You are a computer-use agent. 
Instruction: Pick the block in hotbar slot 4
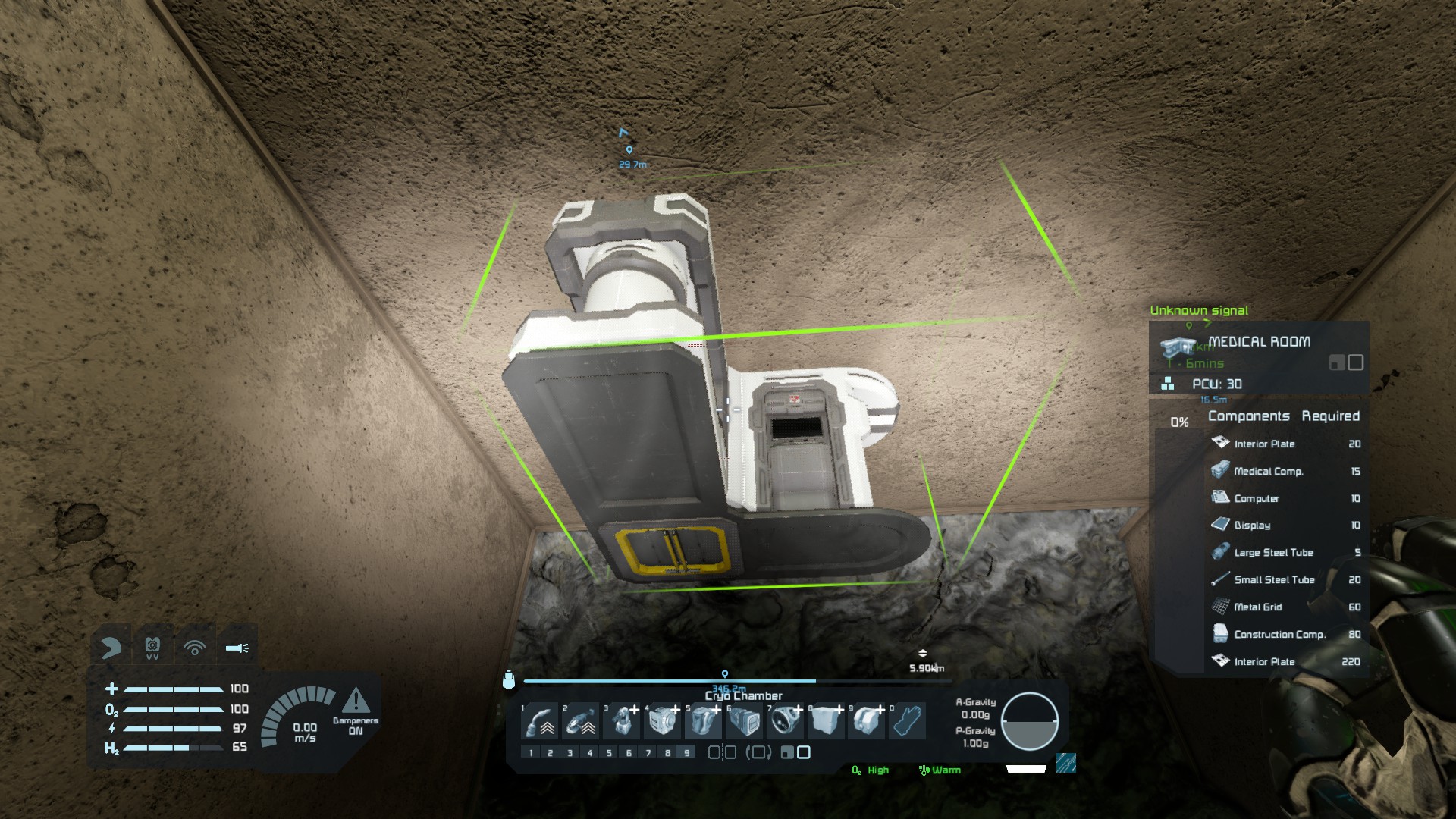click(x=663, y=721)
